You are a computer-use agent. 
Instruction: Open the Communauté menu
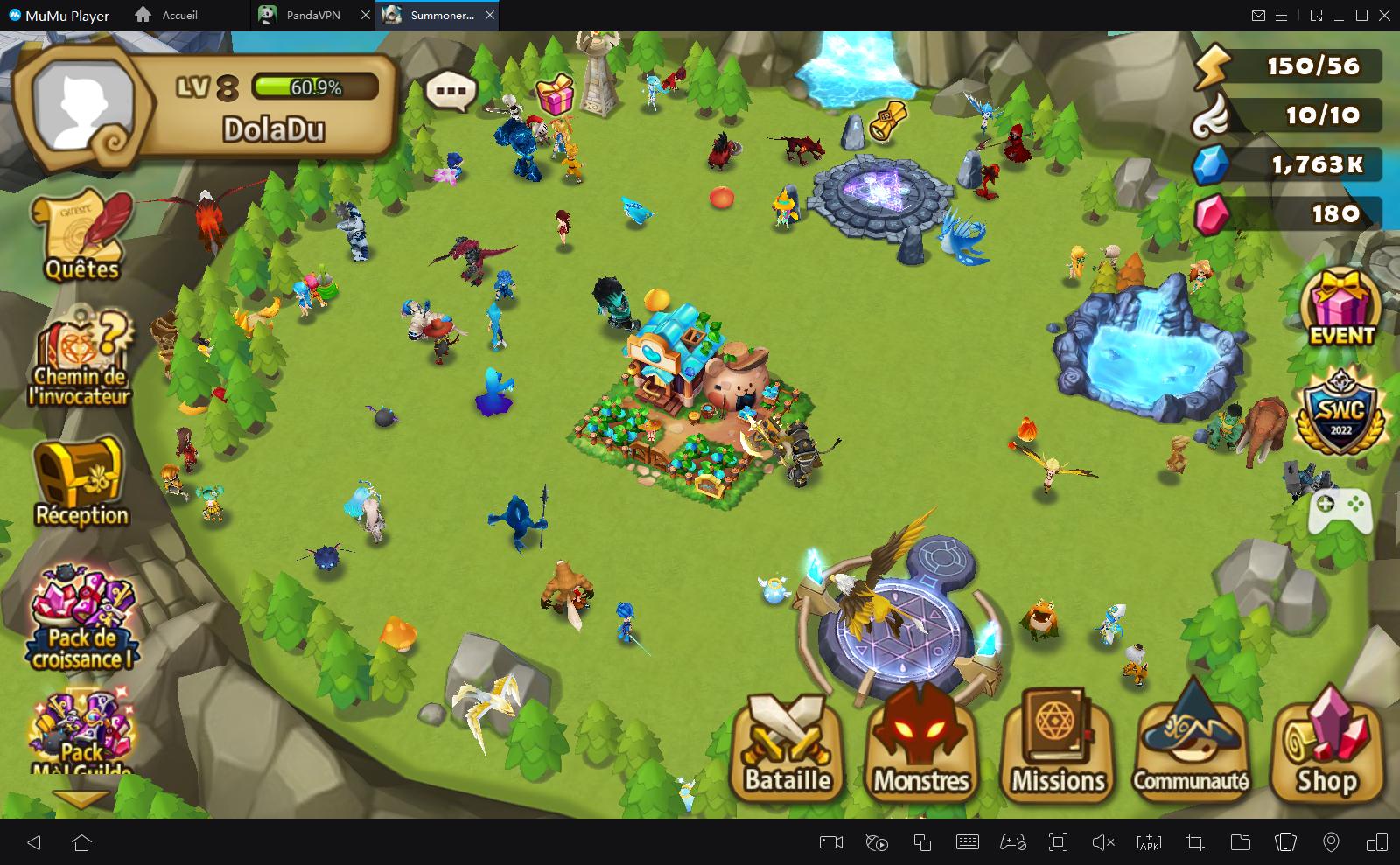point(1191,746)
